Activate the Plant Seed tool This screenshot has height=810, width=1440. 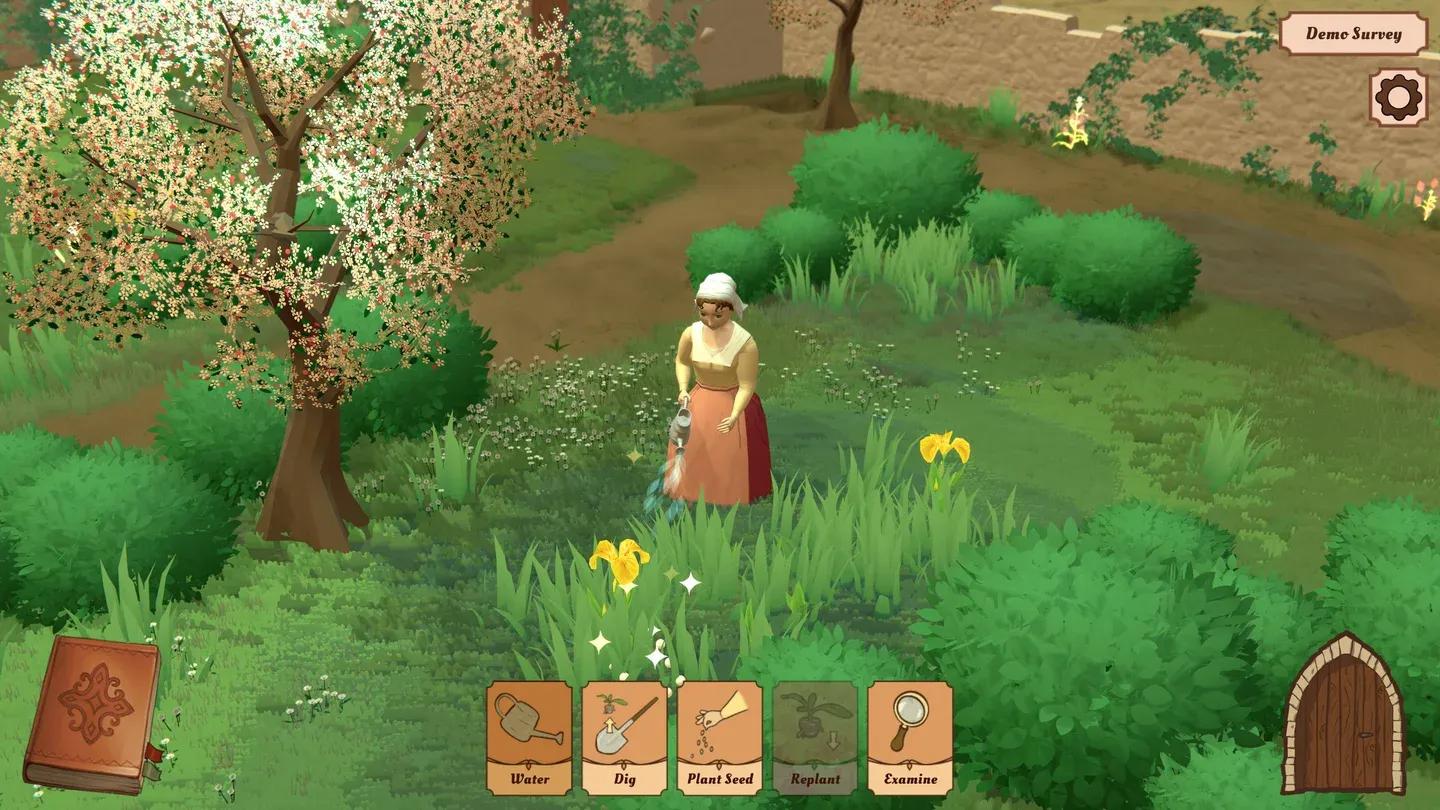click(x=720, y=738)
